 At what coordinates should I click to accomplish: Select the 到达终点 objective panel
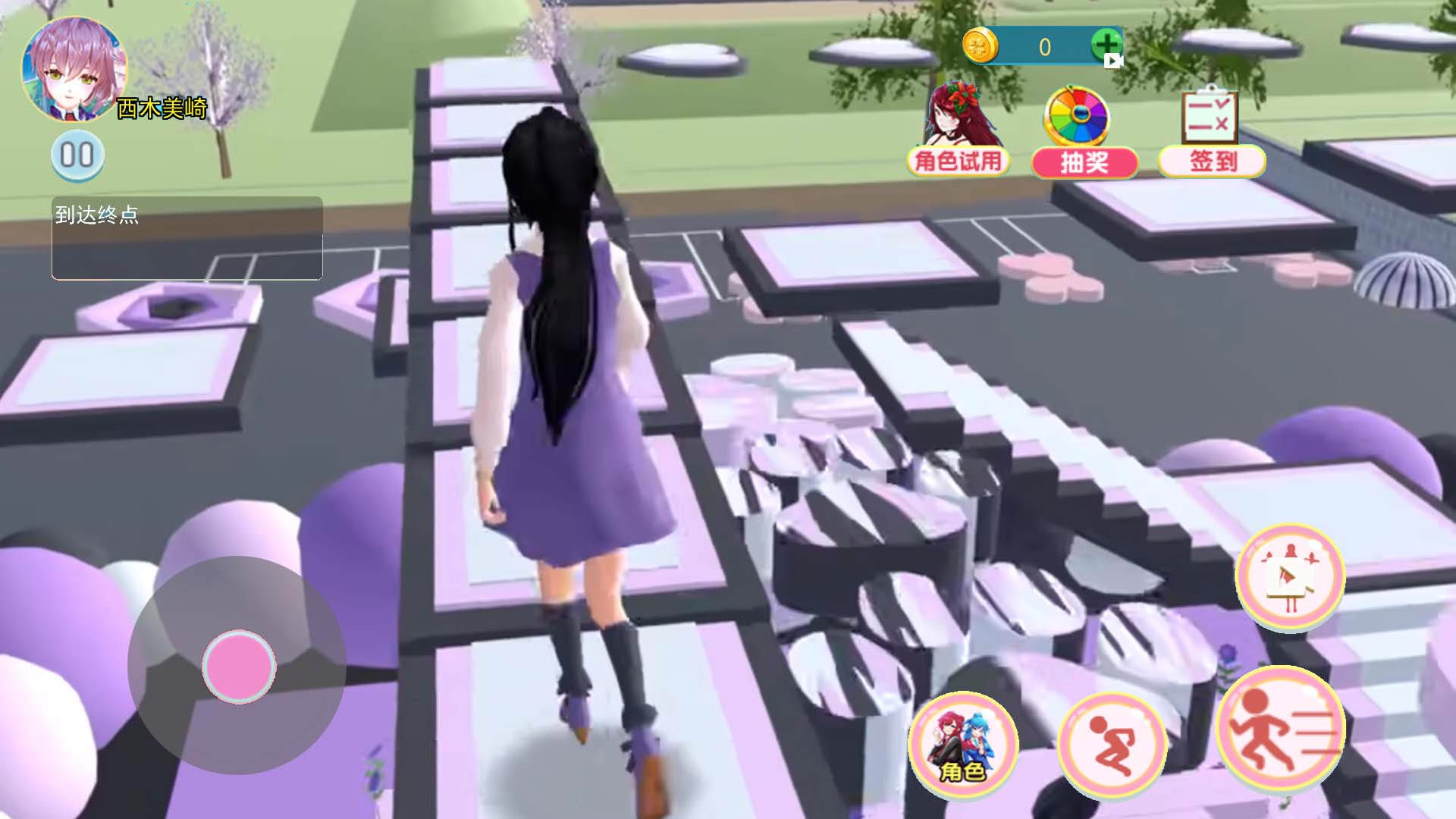187,238
